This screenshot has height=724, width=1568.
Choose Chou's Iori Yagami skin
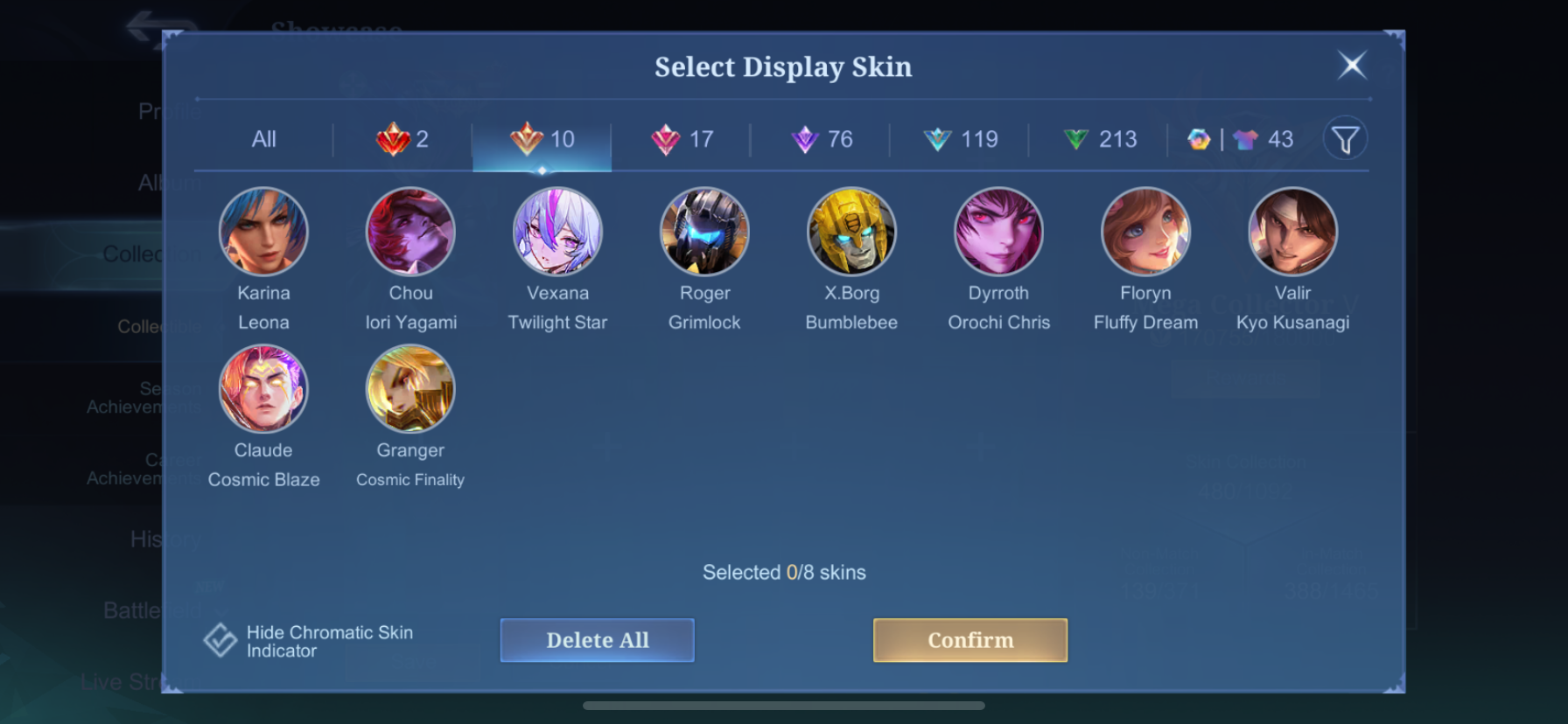410,232
